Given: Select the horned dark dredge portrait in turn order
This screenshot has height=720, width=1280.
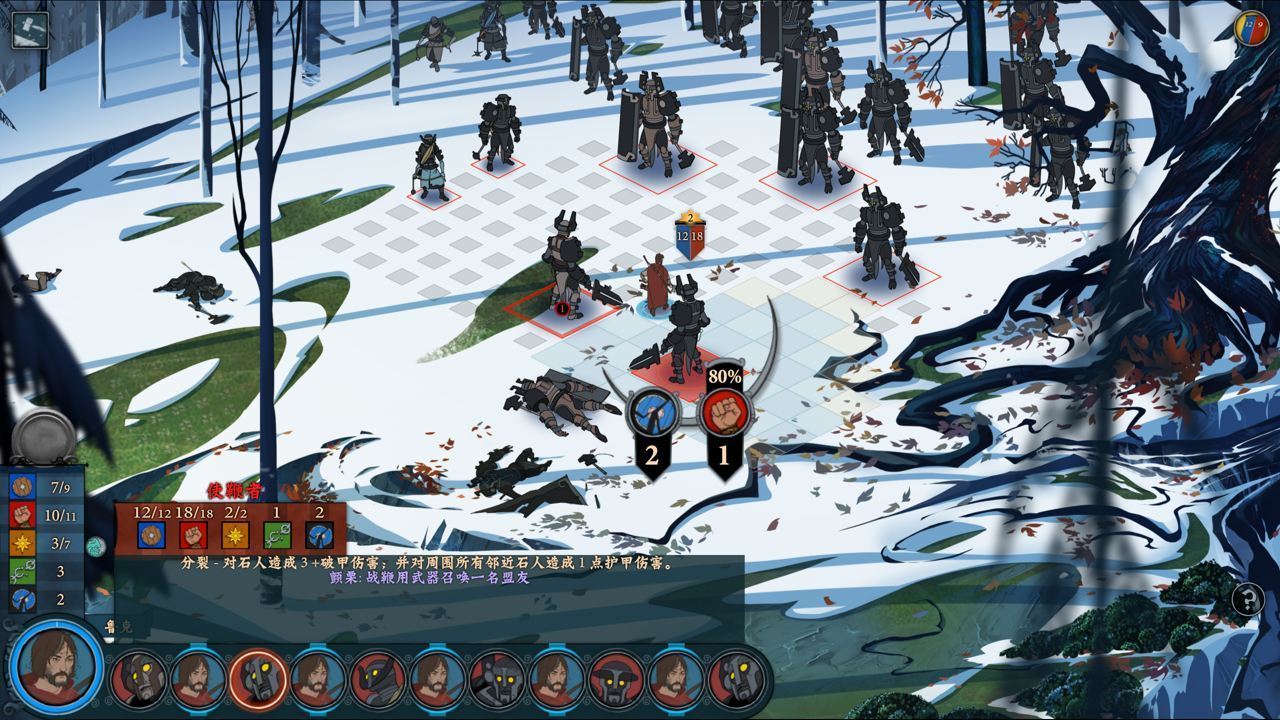Looking at the screenshot, I should point(378,679).
